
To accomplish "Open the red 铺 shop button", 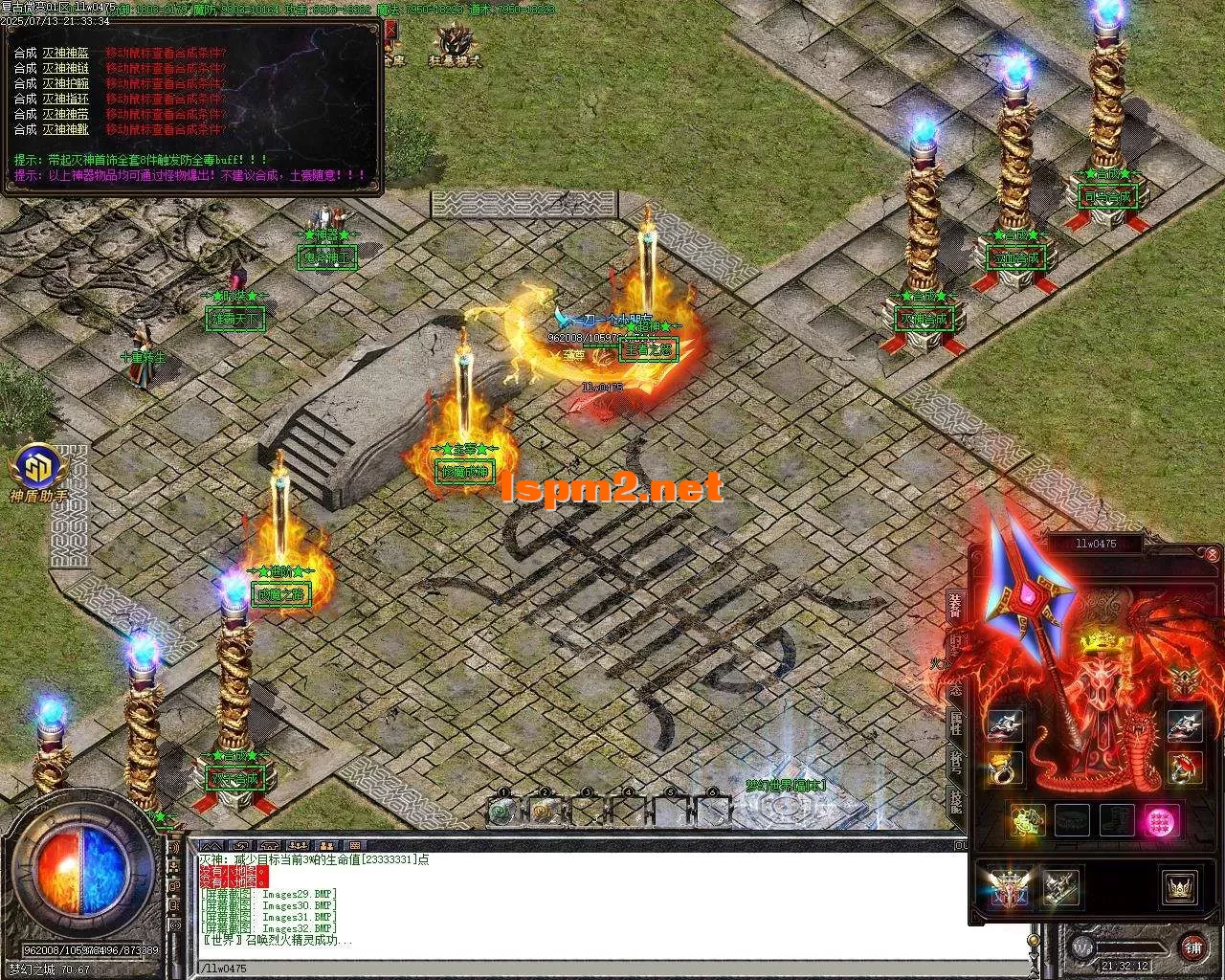I will [1192, 947].
